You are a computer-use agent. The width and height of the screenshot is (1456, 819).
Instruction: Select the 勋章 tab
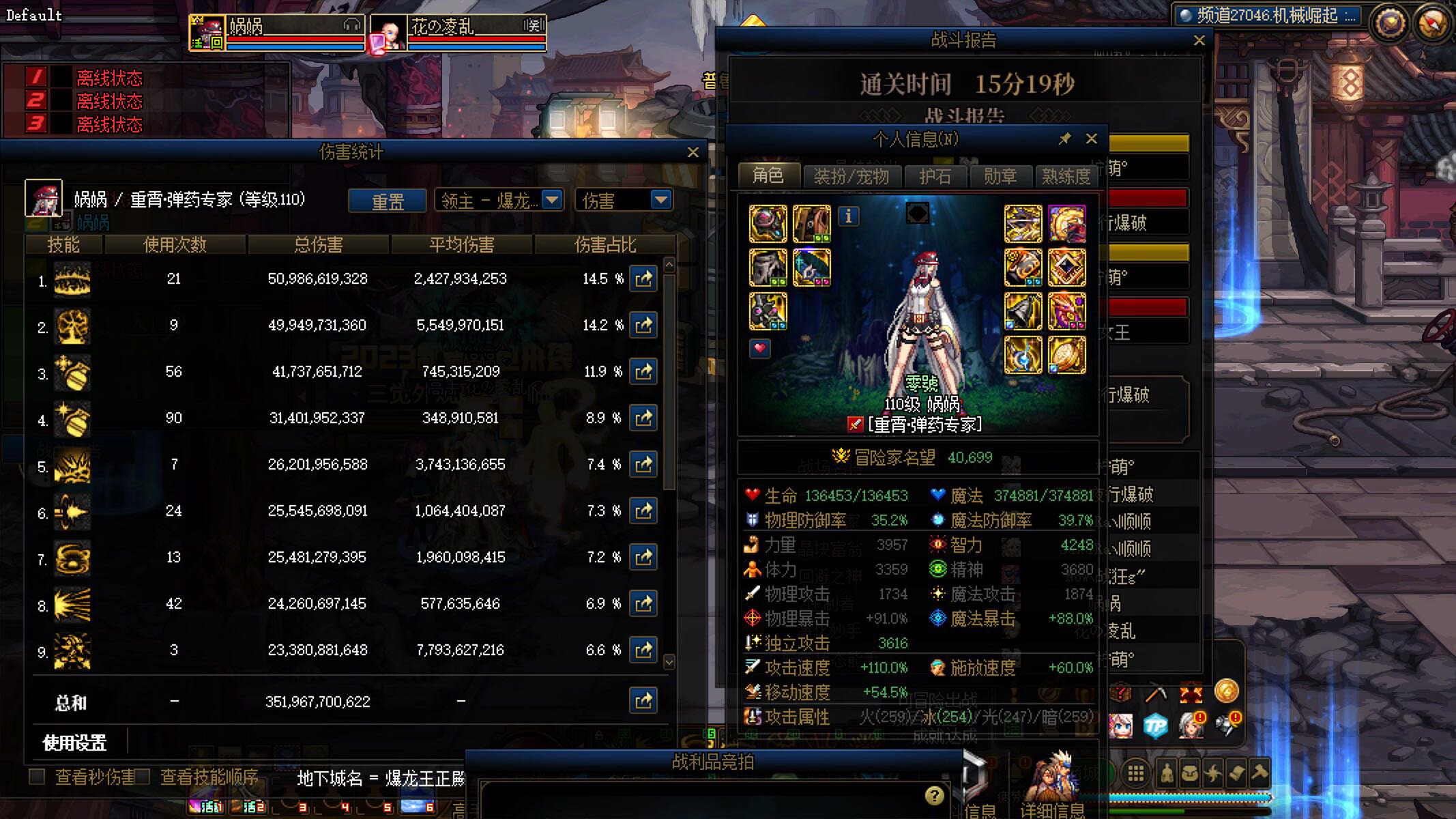(x=1000, y=177)
